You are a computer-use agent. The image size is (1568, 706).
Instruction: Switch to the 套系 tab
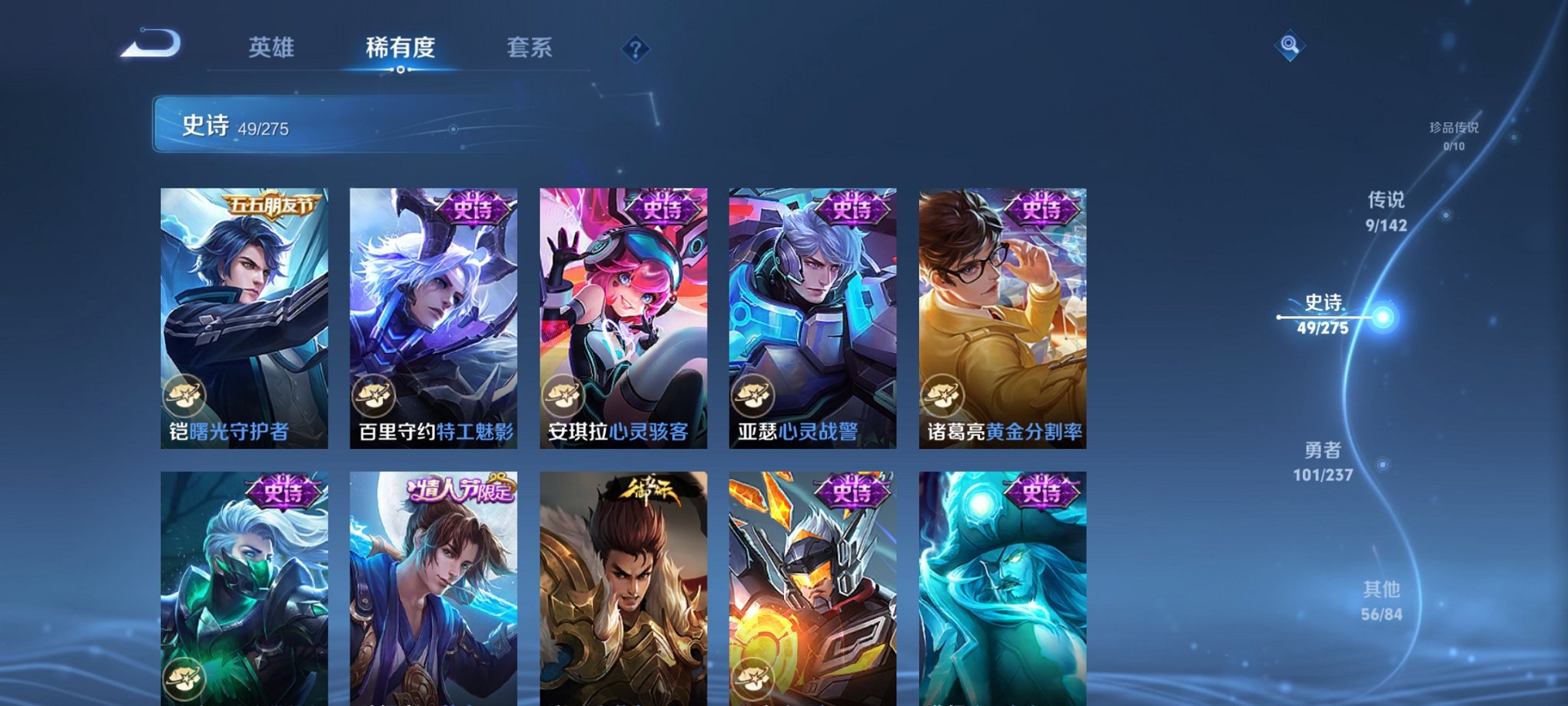pyautogui.click(x=537, y=48)
